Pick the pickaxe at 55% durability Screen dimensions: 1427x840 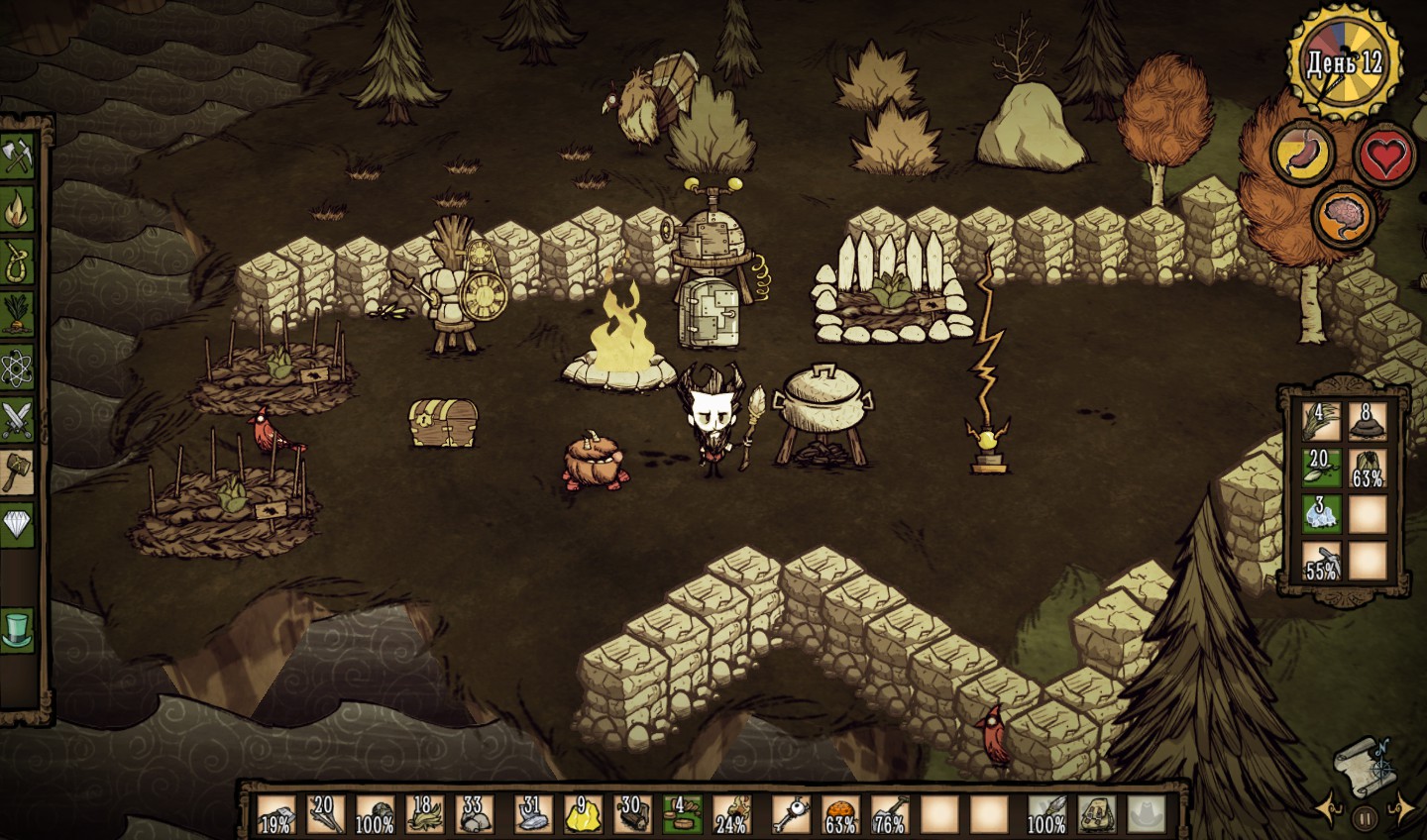pyautogui.click(x=1321, y=562)
